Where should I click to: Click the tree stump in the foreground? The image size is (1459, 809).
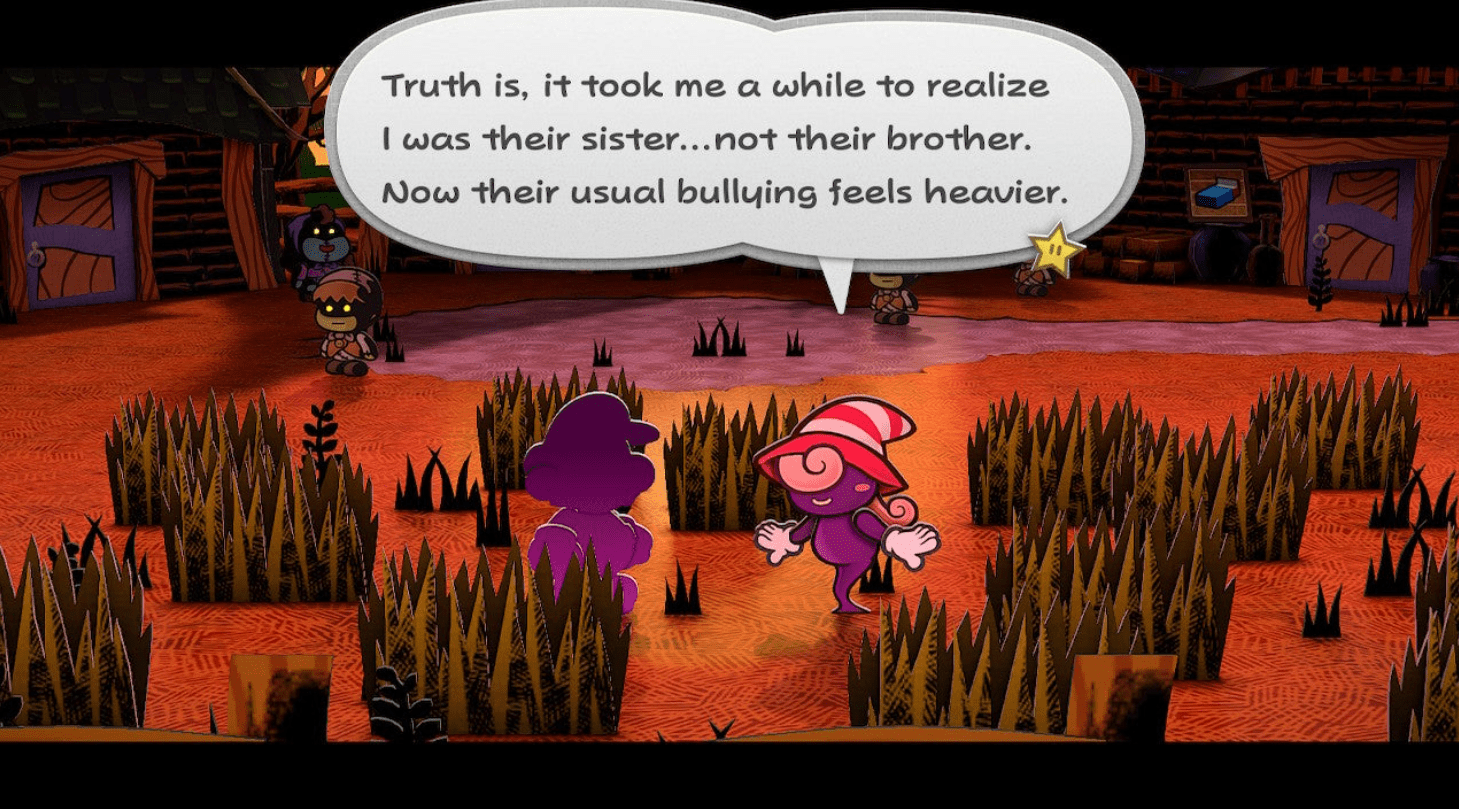tap(280, 700)
